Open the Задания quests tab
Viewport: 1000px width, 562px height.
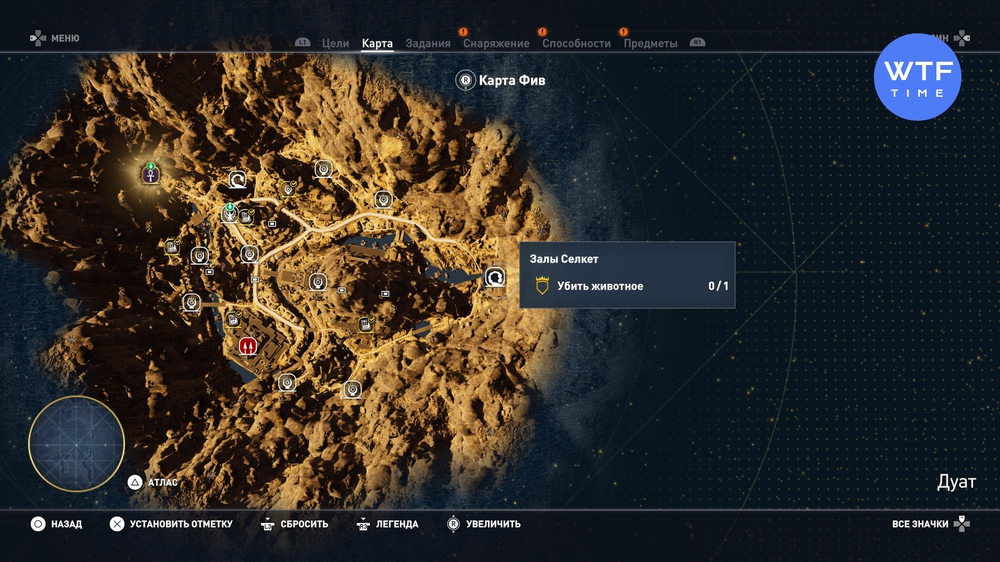click(x=428, y=44)
